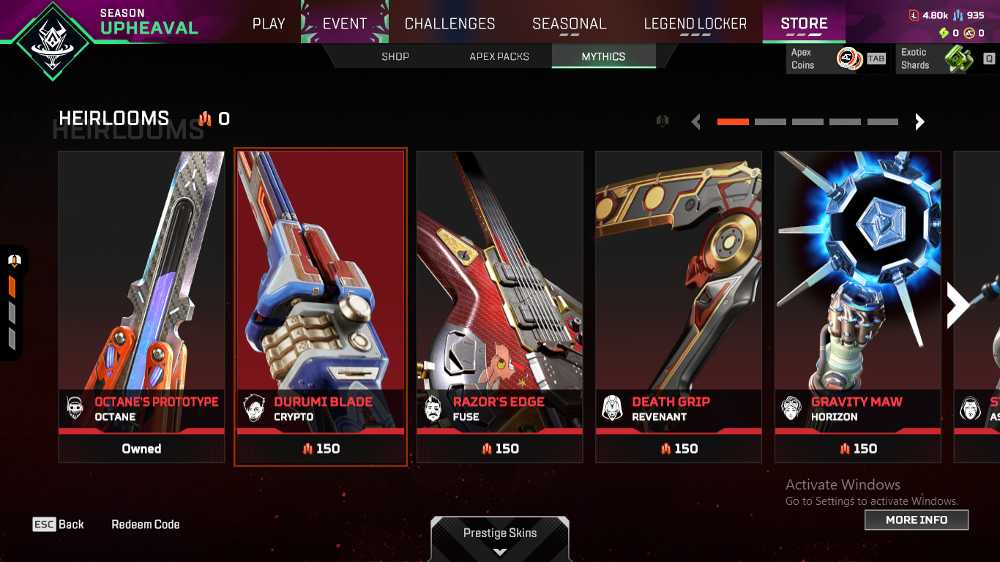Show the Legend Locker tab
Image resolution: width=1000 pixels, height=562 pixels.
[x=695, y=23]
